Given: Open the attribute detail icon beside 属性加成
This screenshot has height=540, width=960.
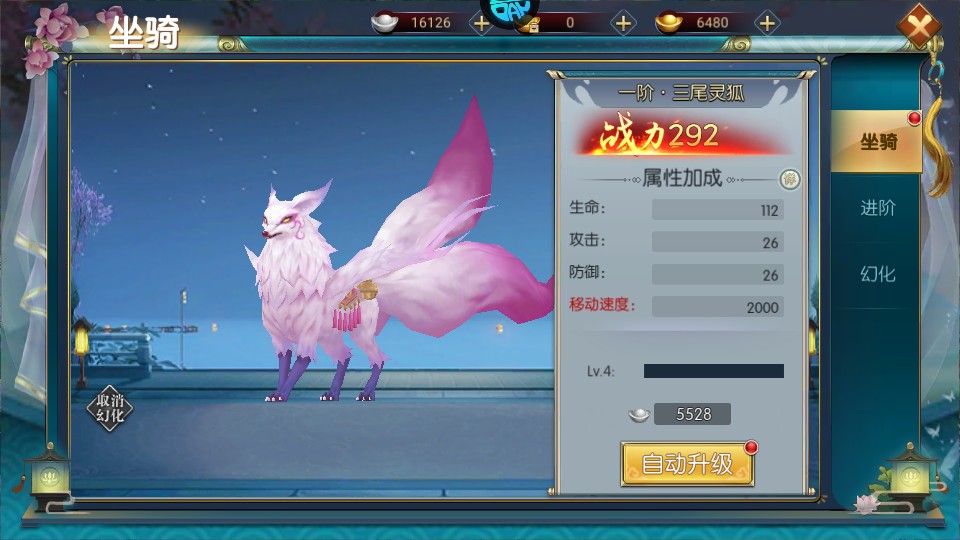Looking at the screenshot, I should pos(790,180).
